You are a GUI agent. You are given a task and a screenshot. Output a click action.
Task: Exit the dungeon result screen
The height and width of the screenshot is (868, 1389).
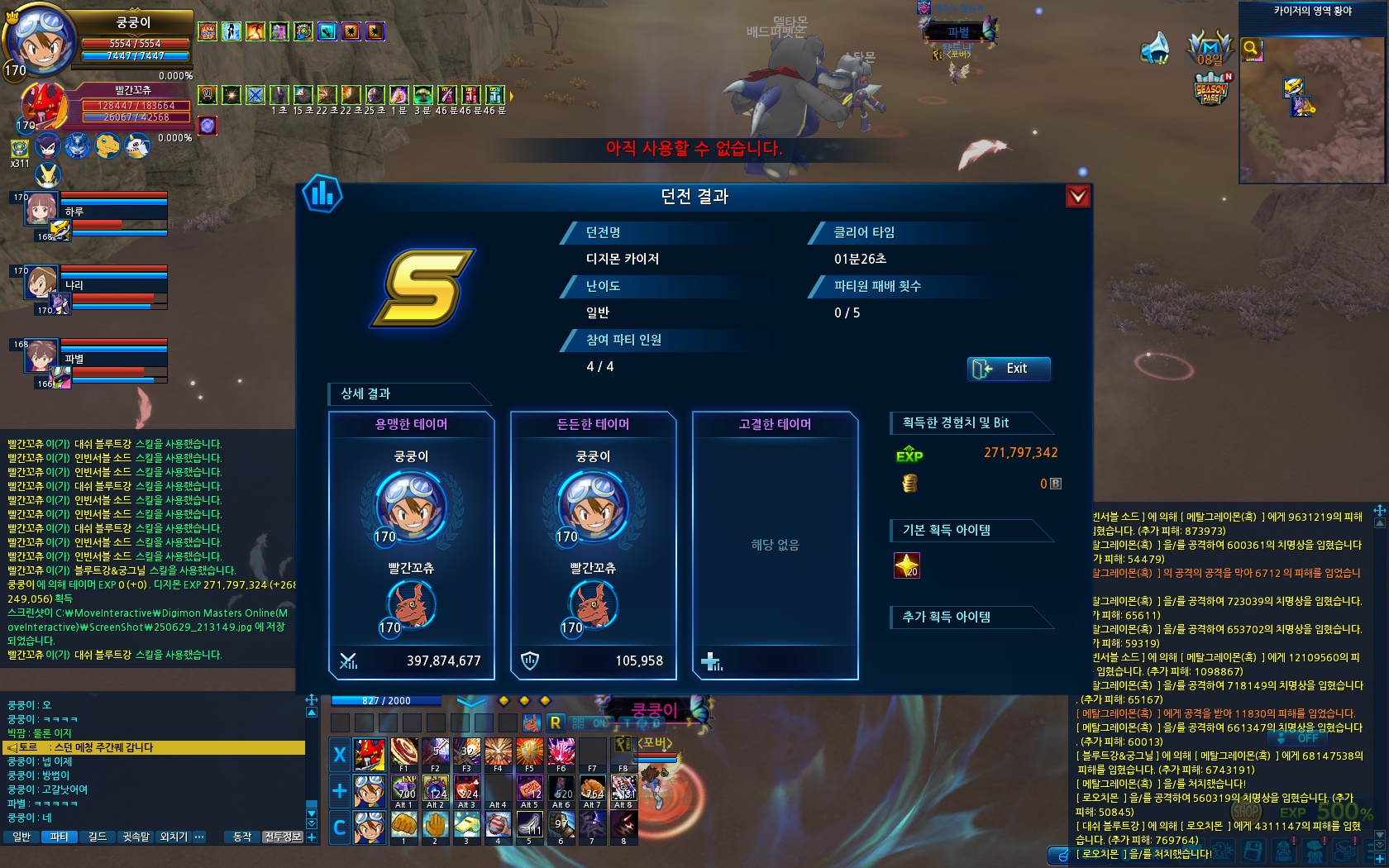(x=1009, y=369)
